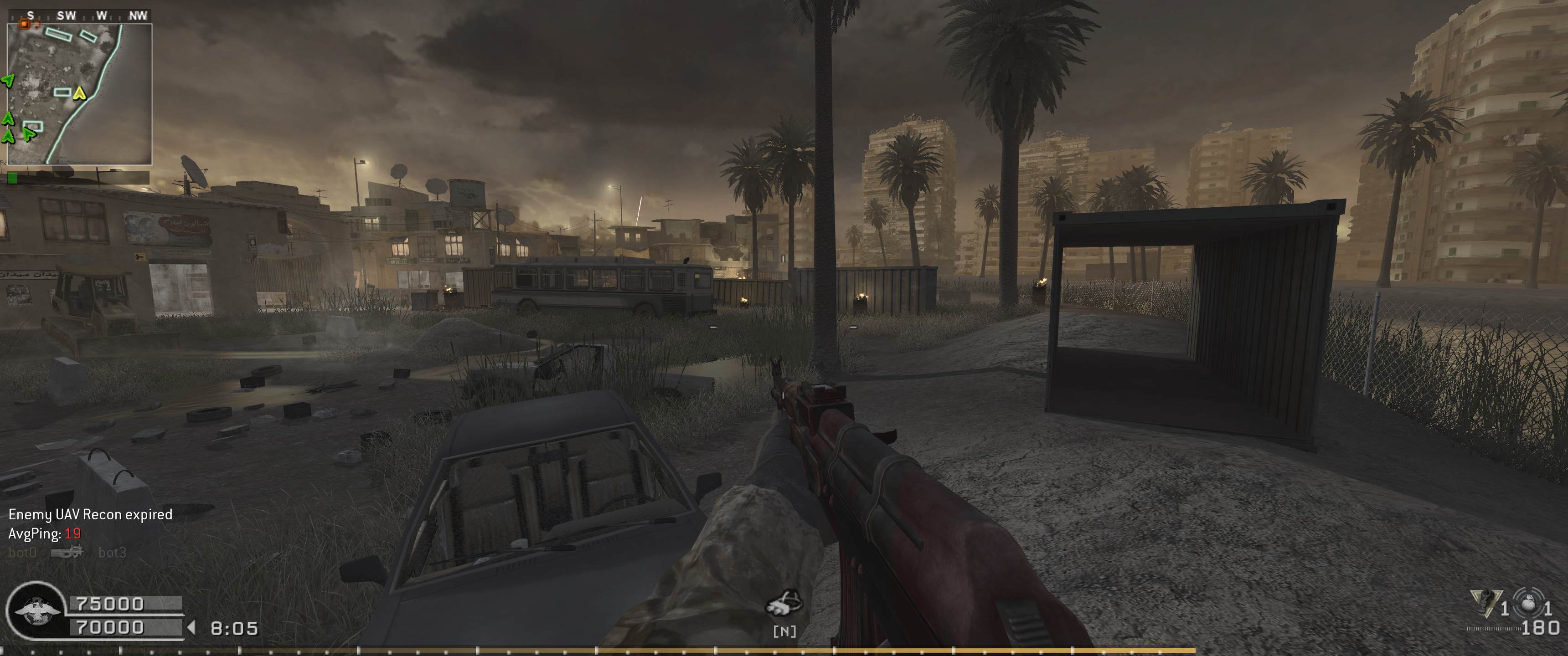Screen dimensions: 1568x656
Task: Click the minimap in the corner
Action: tap(79, 94)
